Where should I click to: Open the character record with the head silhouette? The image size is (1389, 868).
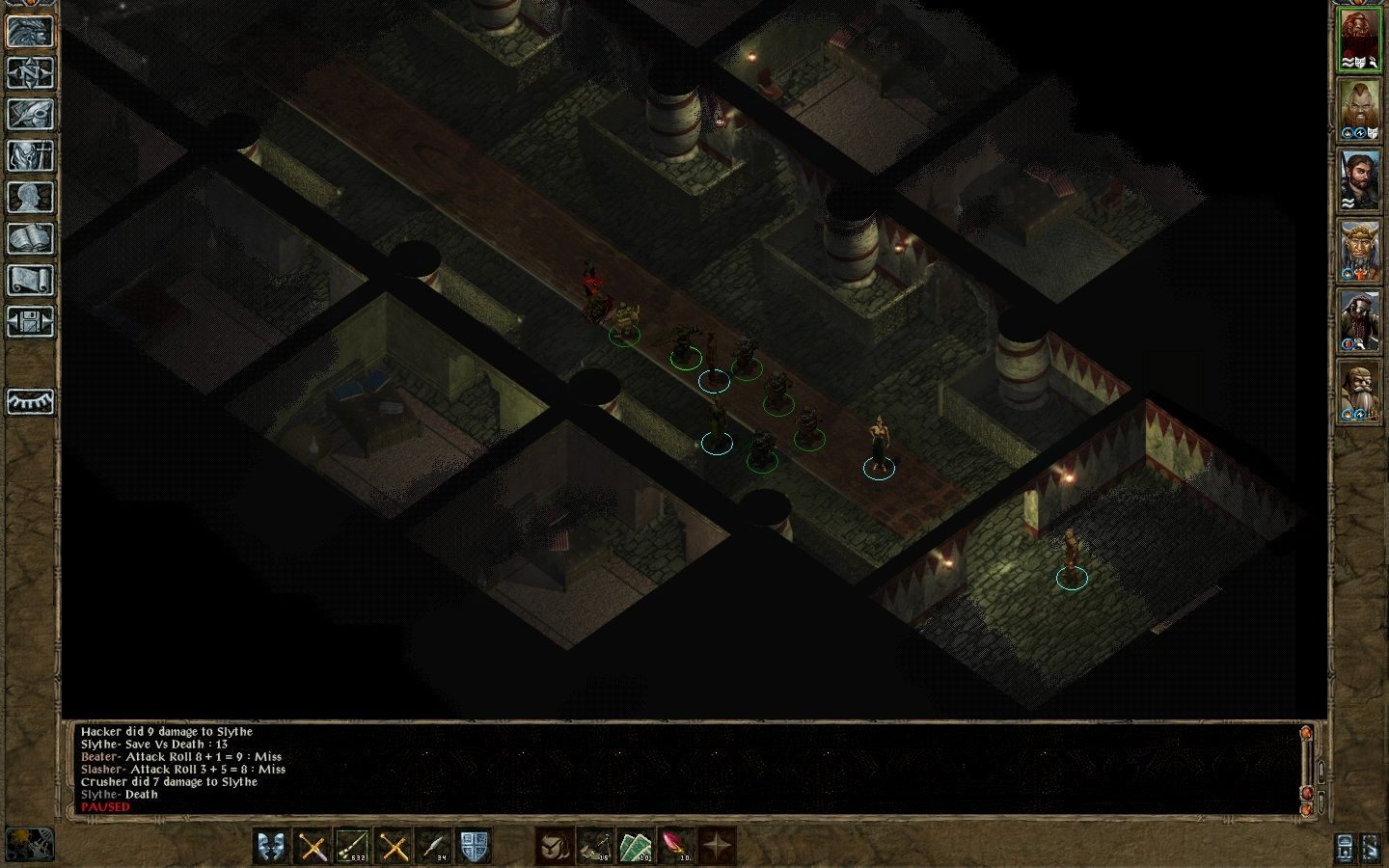30,197
